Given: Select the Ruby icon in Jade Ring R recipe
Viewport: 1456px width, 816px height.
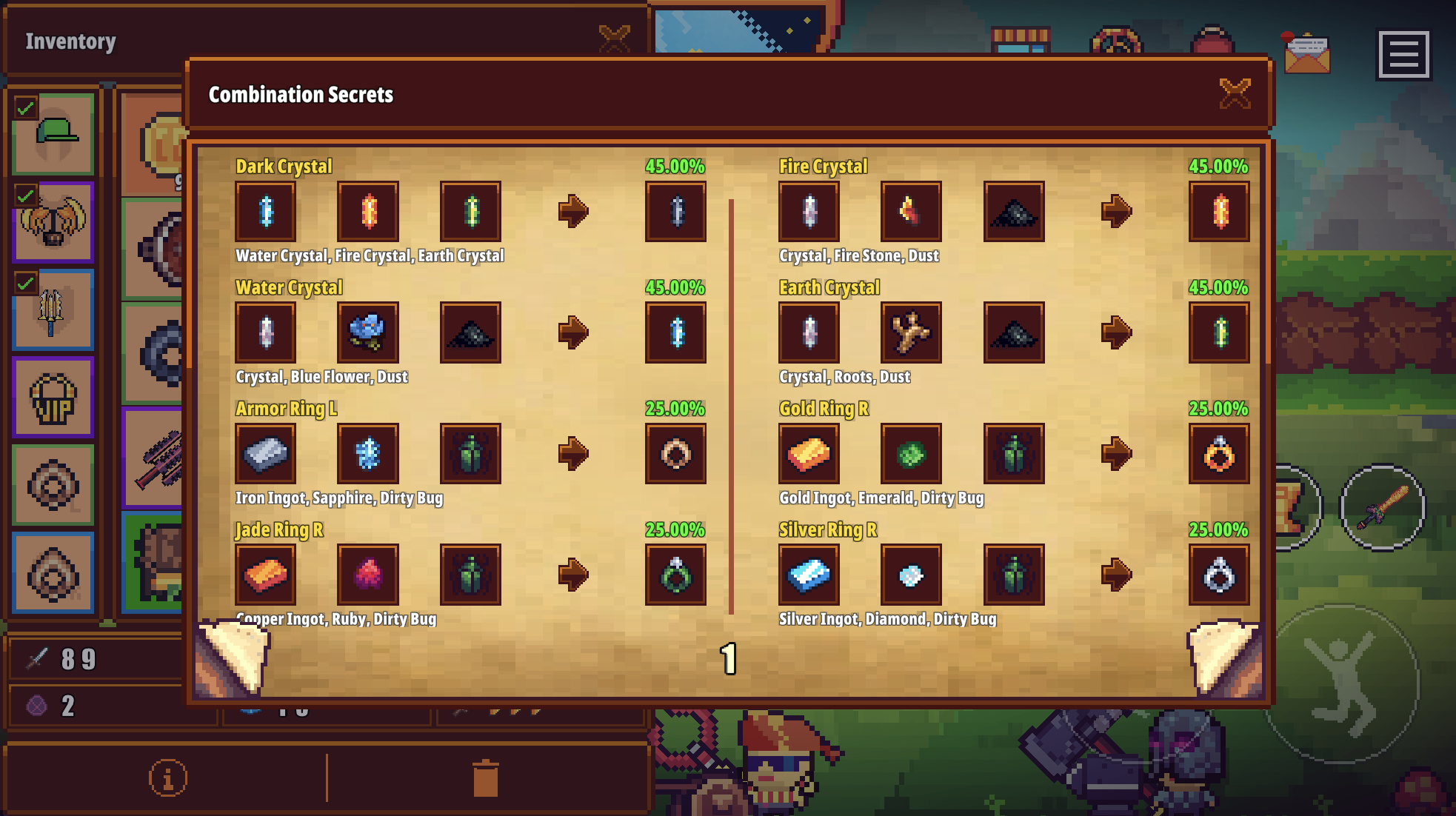Looking at the screenshot, I should (368, 576).
